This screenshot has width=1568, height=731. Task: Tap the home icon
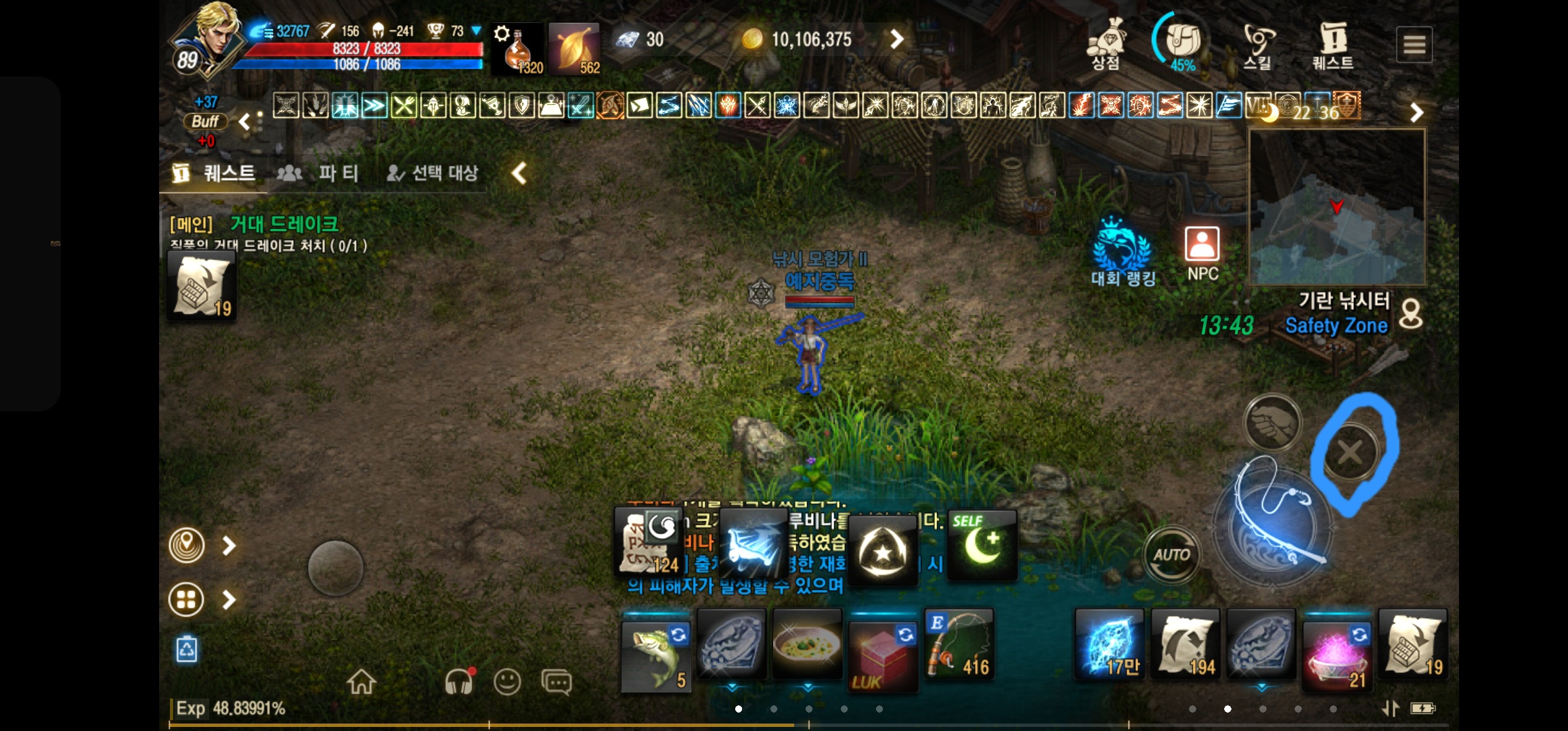[362, 682]
